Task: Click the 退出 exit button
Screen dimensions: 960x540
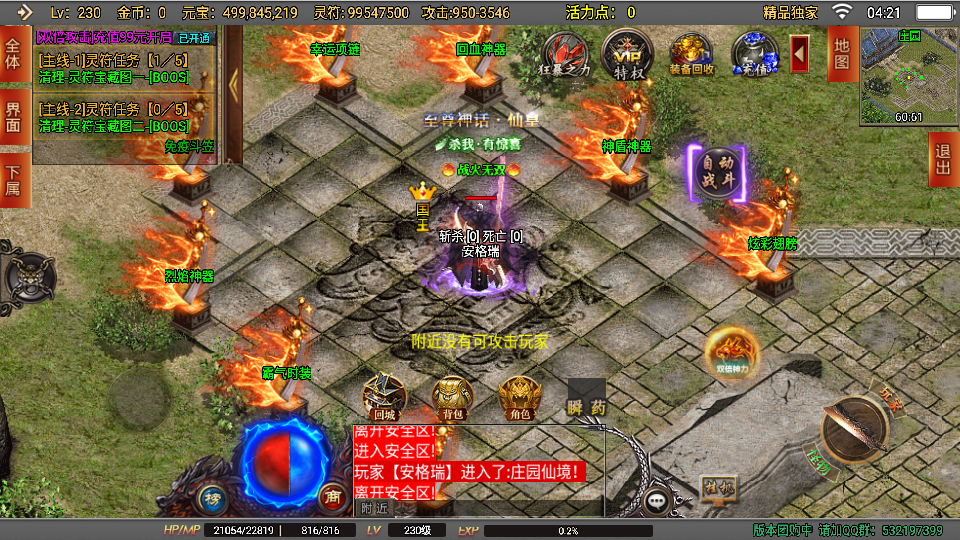Action: [942, 160]
